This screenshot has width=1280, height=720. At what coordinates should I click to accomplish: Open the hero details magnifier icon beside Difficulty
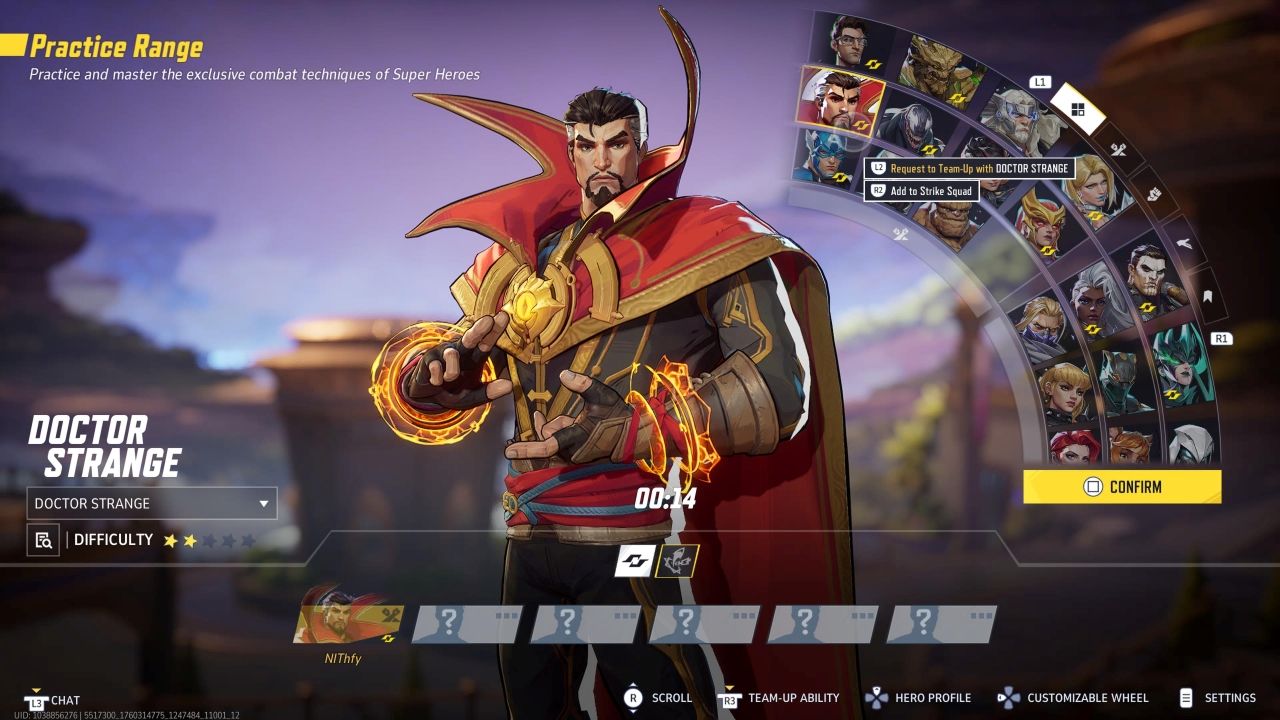click(43, 540)
